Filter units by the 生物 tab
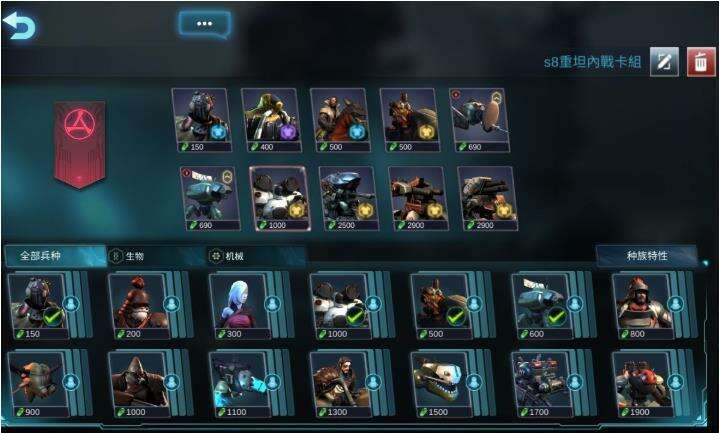This screenshot has height=433, width=720. [x=134, y=256]
